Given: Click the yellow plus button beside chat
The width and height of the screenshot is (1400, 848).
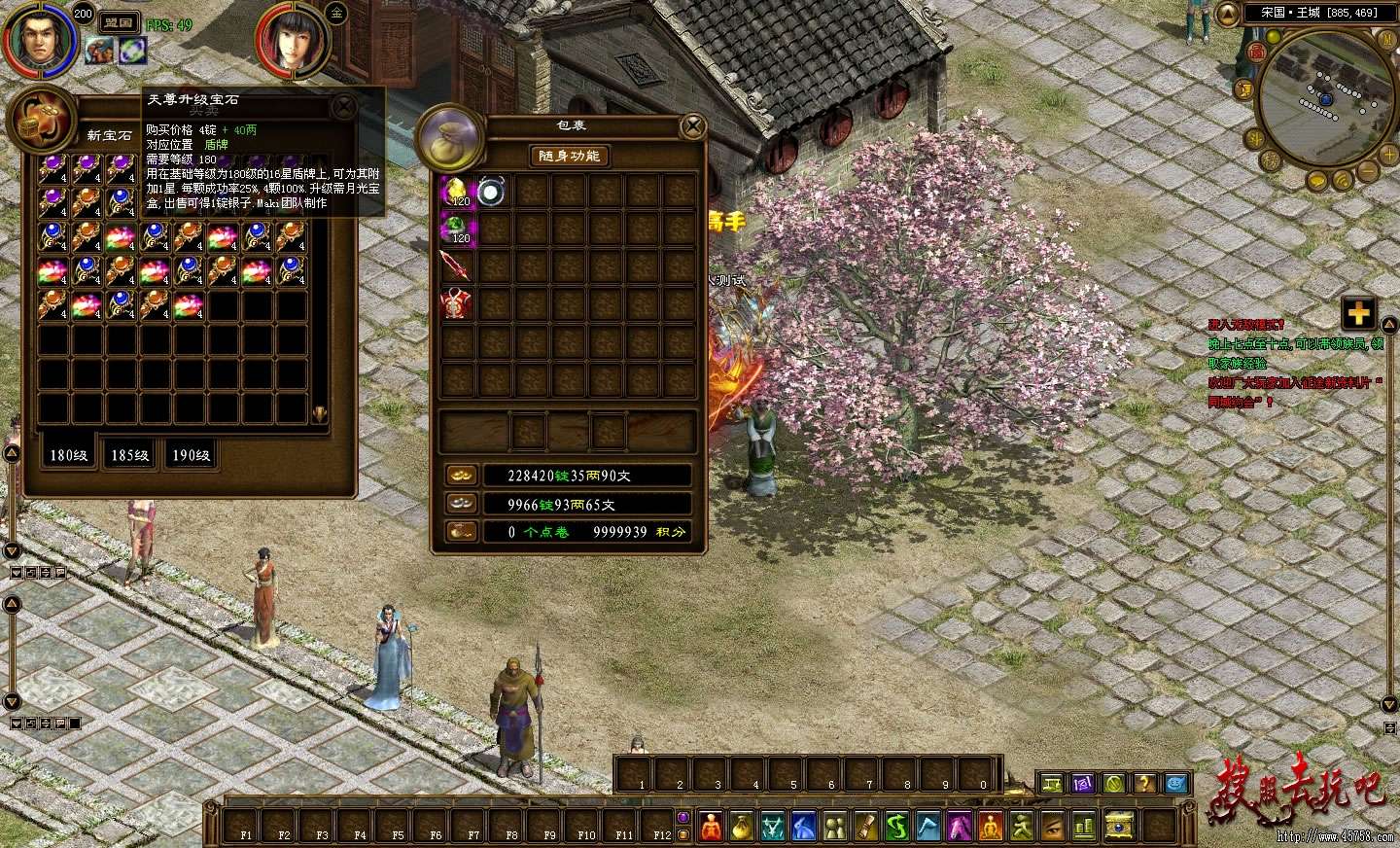Looking at the screenshot, I should (1358, 314).
